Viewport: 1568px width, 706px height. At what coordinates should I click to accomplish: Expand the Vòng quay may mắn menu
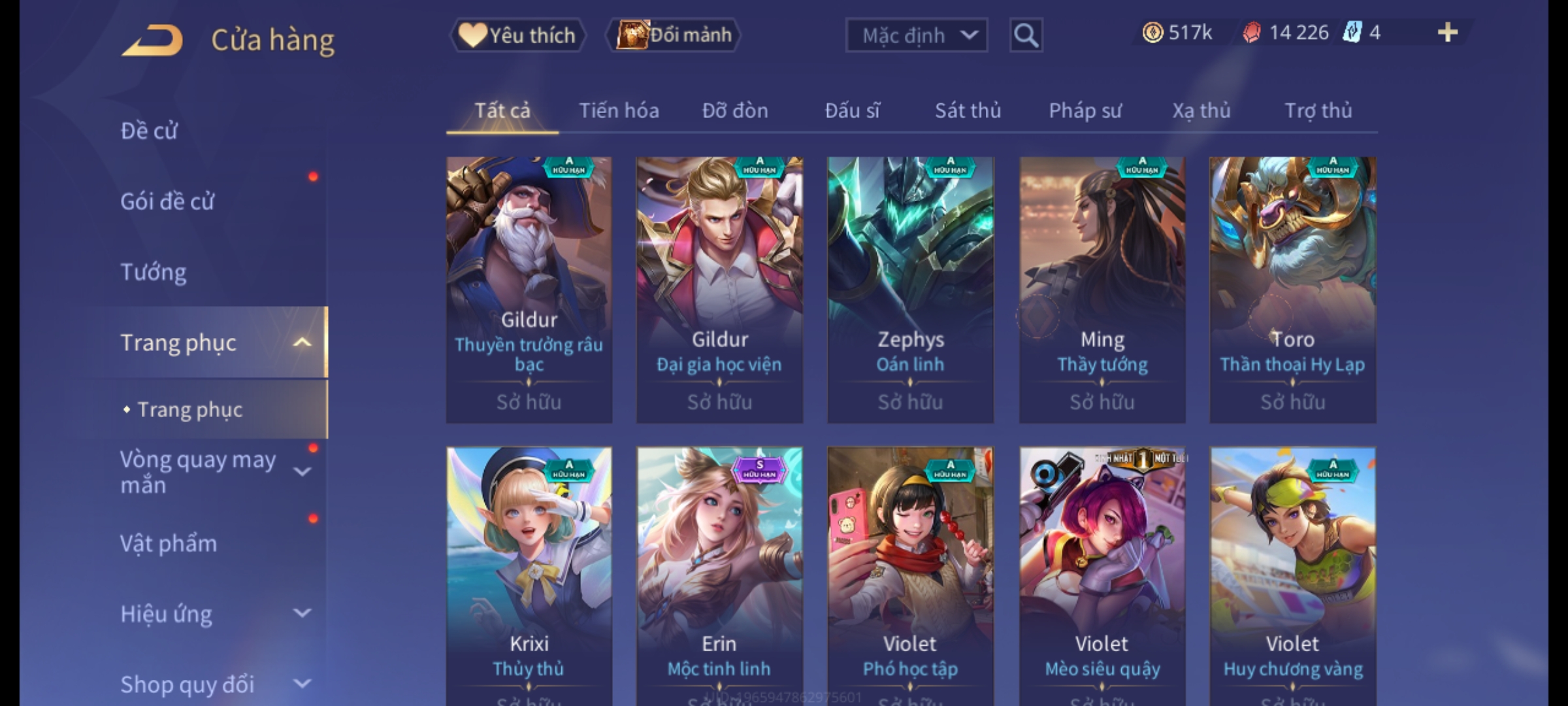pyautogui.click(x=209, y=472)
